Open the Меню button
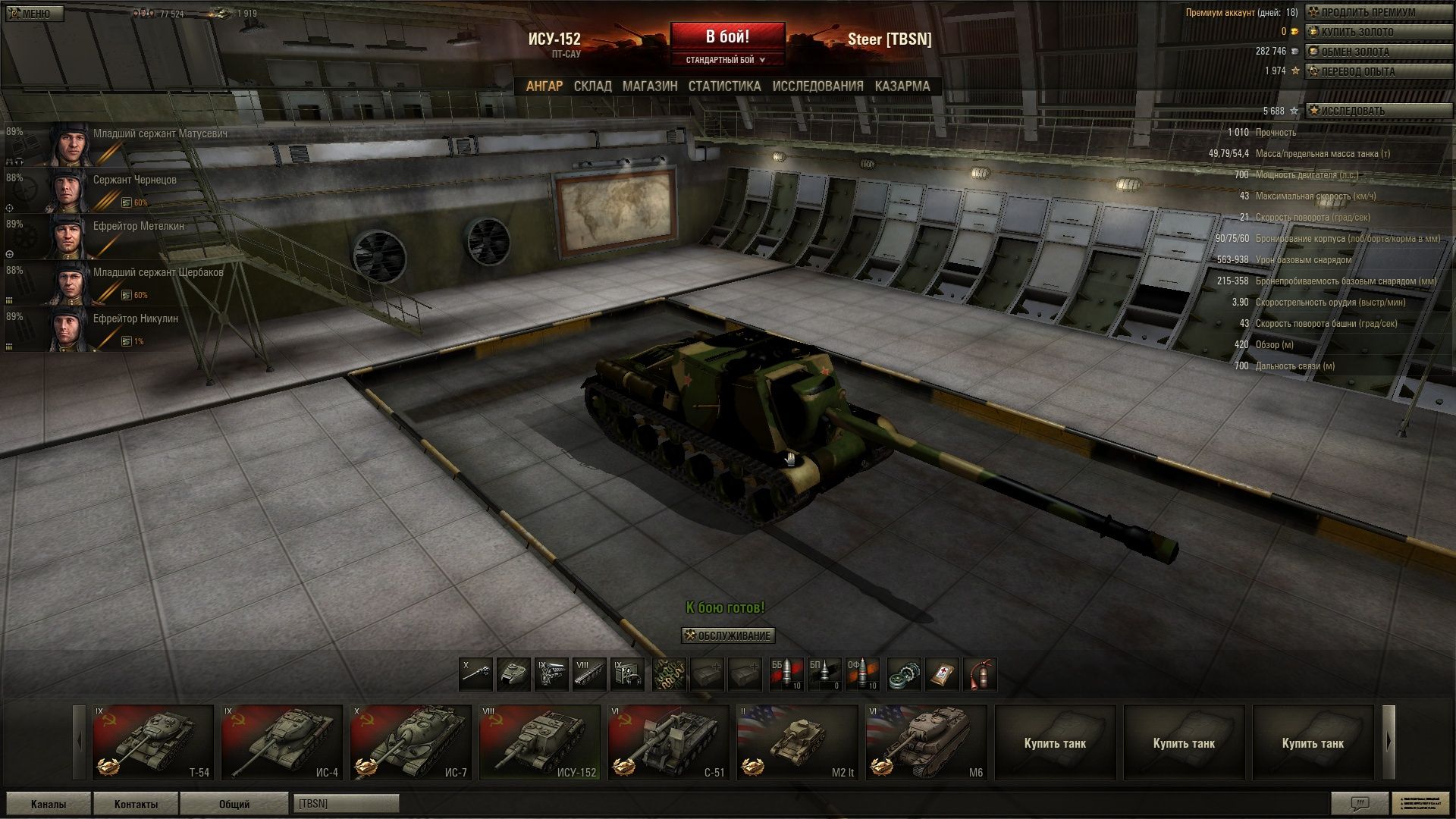Image resolution: width=1456 pixels, height=819 pixels. [33, 14]
